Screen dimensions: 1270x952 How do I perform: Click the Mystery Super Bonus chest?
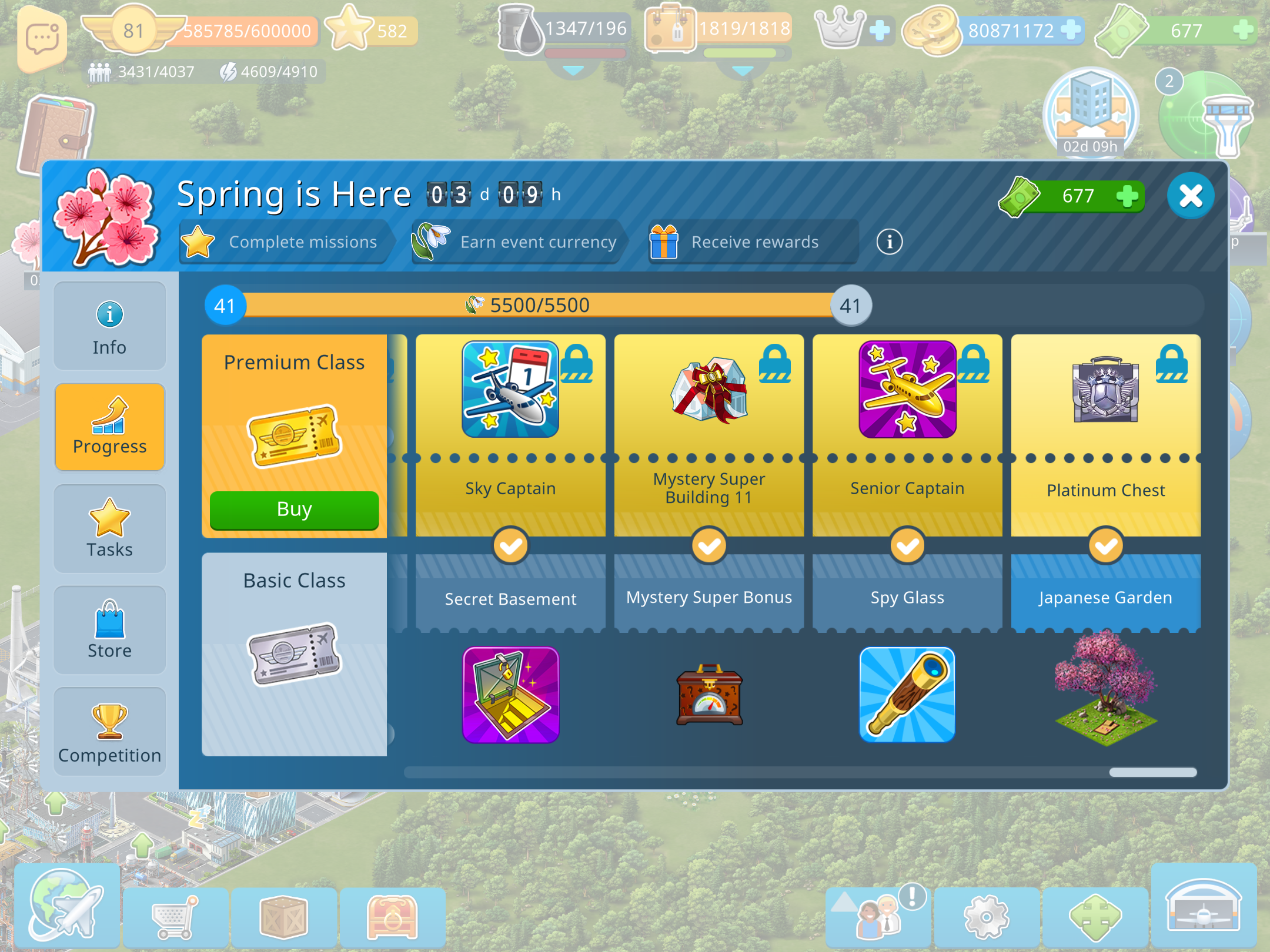click(709, 695)
